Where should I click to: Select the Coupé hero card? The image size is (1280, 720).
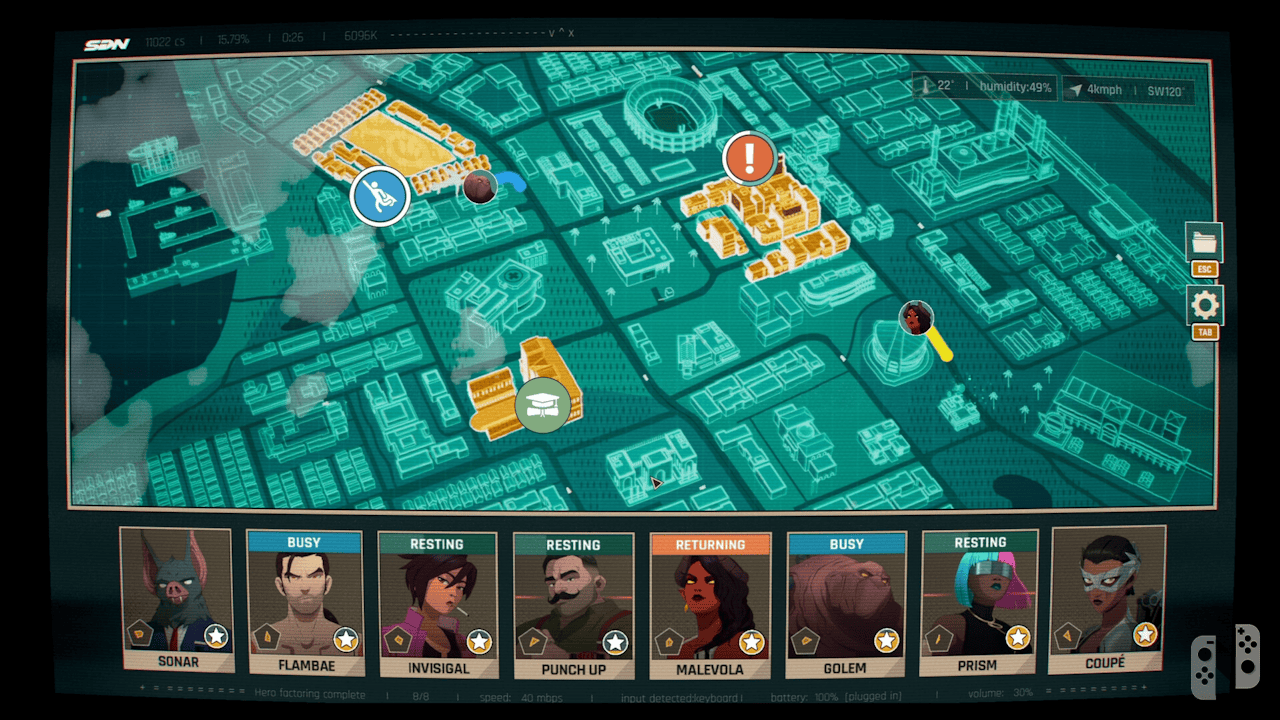[1108, 600]
